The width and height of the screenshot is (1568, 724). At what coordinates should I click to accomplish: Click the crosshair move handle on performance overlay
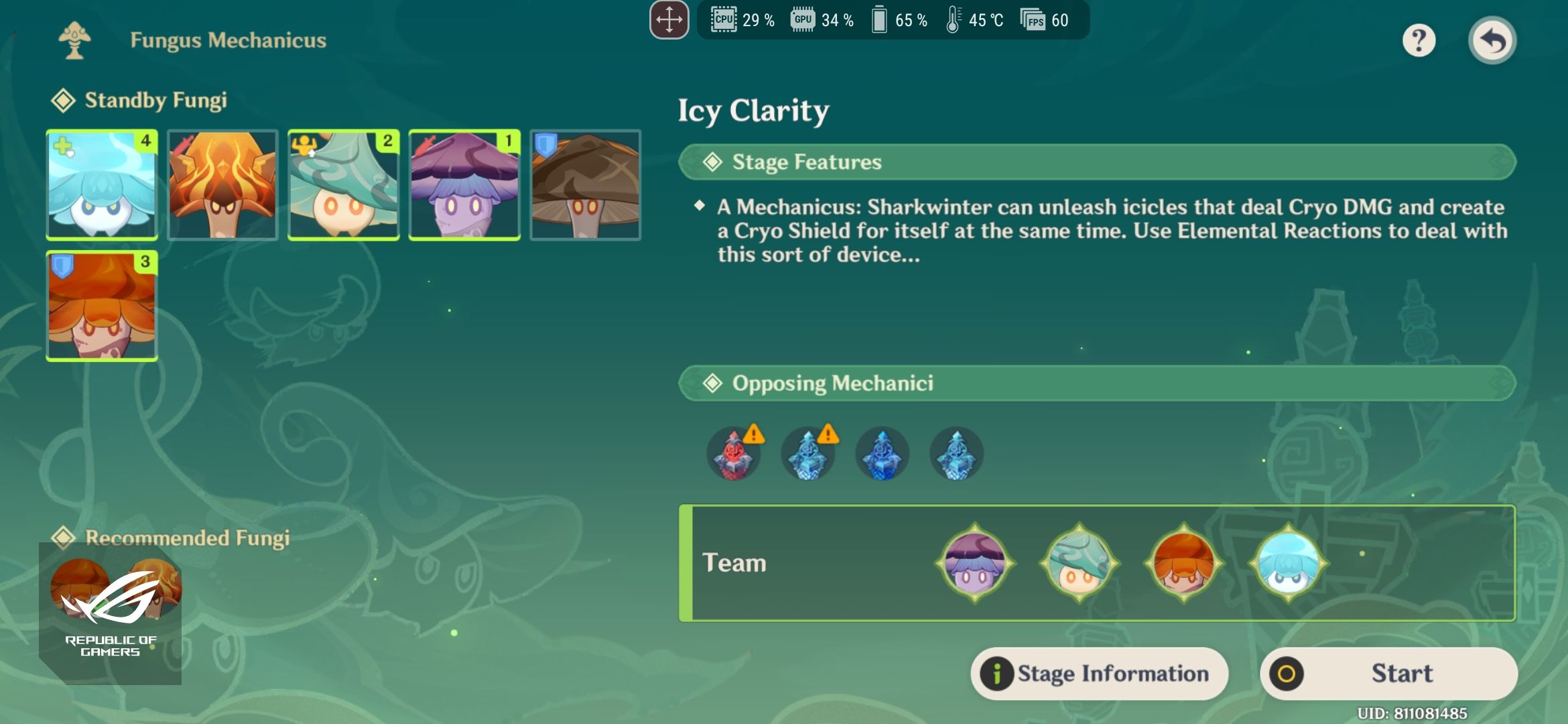click(x=669, y=19)
